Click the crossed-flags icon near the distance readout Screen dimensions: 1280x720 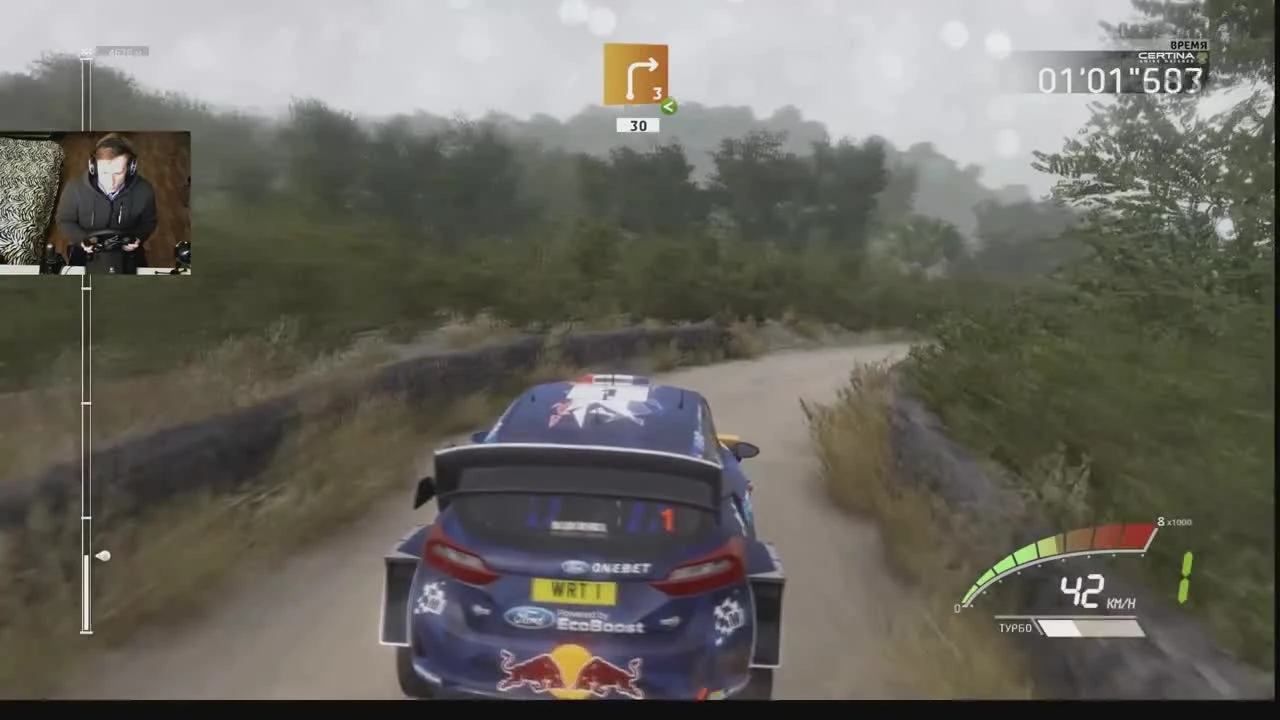(88, 51)
